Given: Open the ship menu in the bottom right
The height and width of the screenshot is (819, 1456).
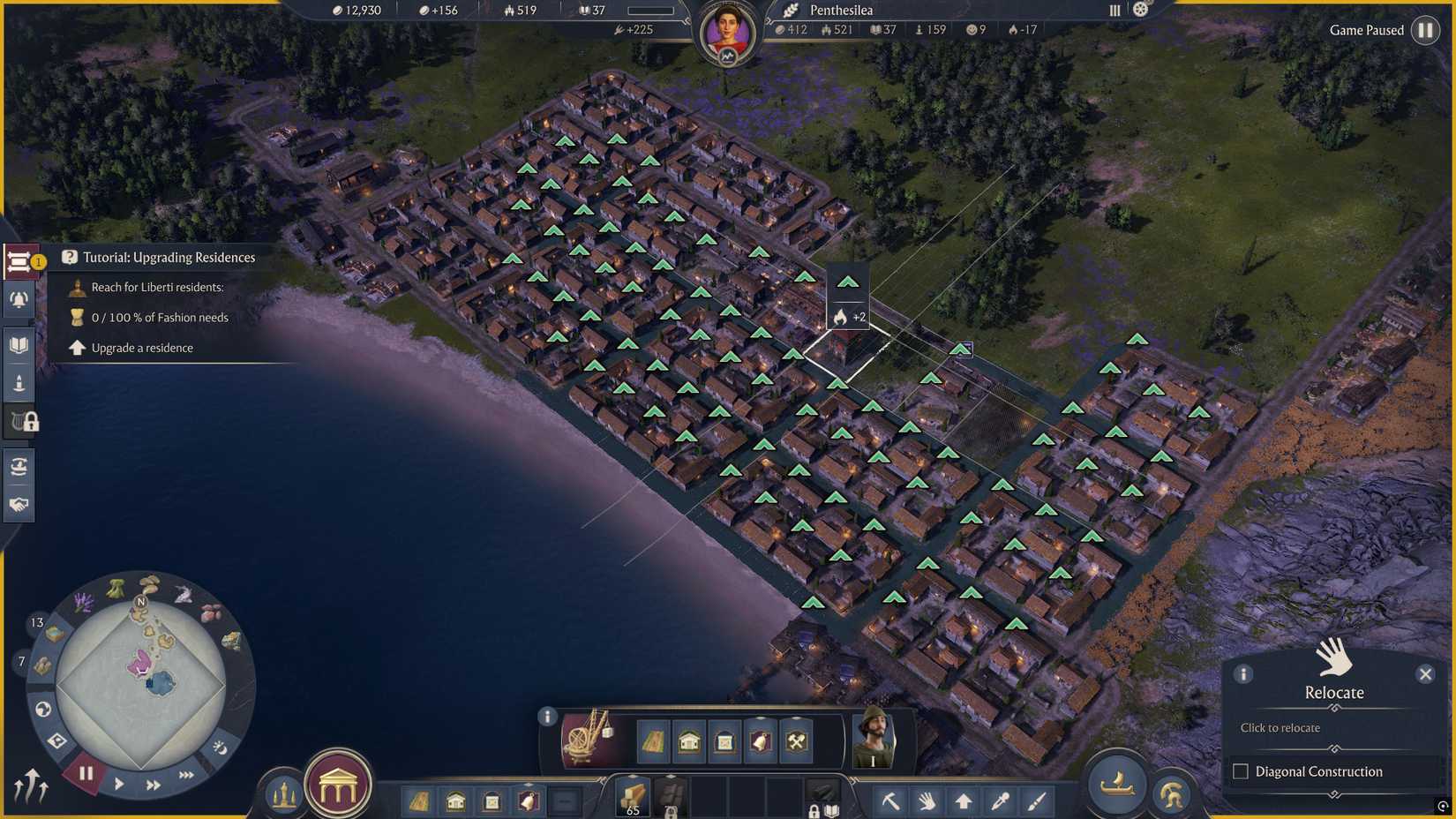Looking at the screenshot, I should (x=1116, y=784).
